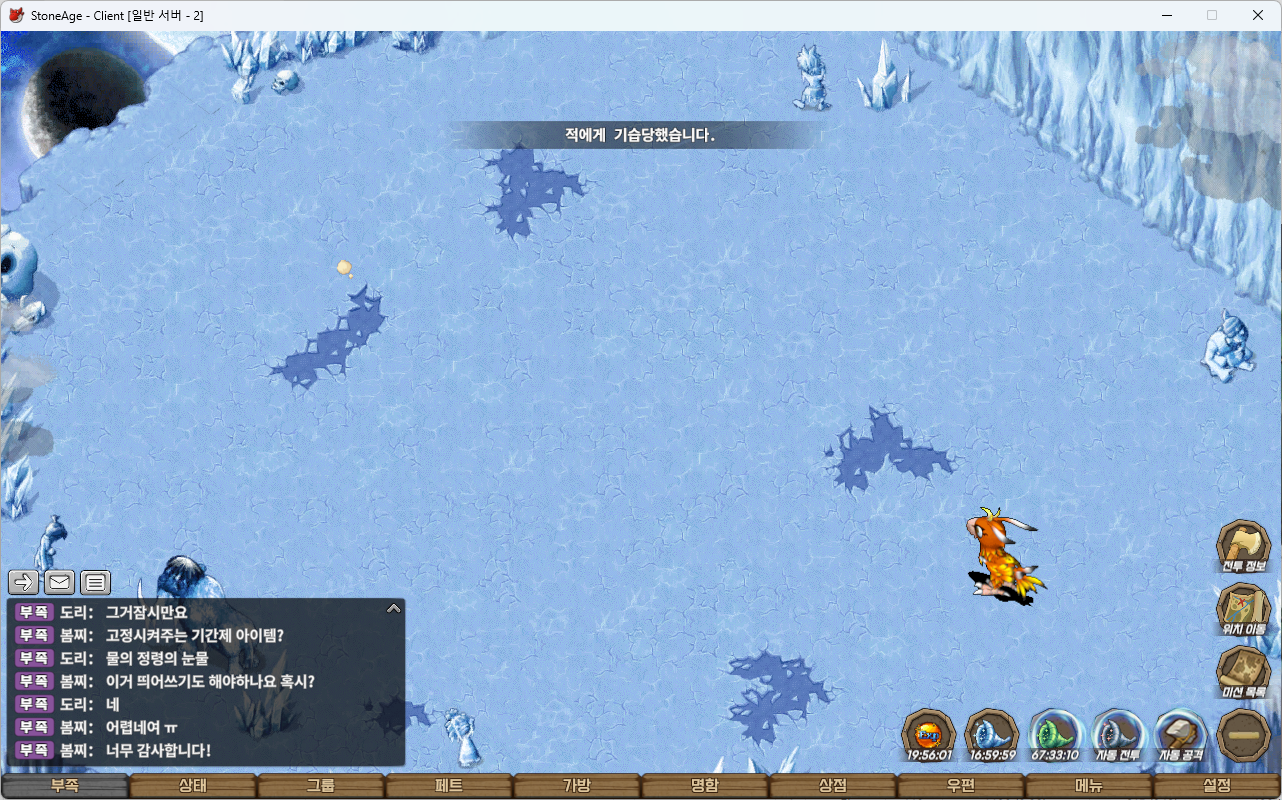Toggle 자동 공격 auto attack hammer icon
Image resolution: width=1282 pixels, height=800 pixels.
[1180, 734]
